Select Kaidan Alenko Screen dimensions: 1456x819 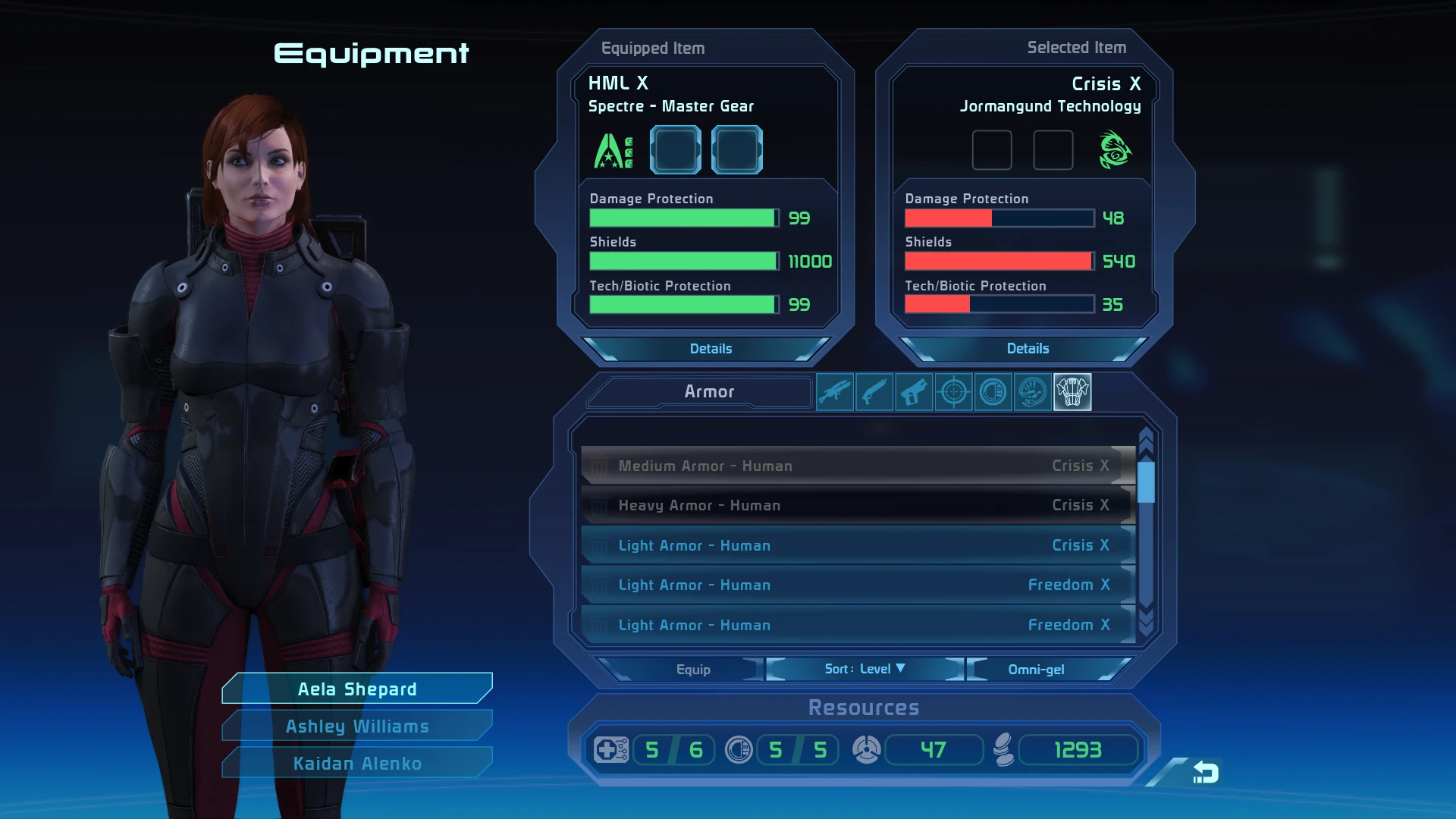click(356, 763)
